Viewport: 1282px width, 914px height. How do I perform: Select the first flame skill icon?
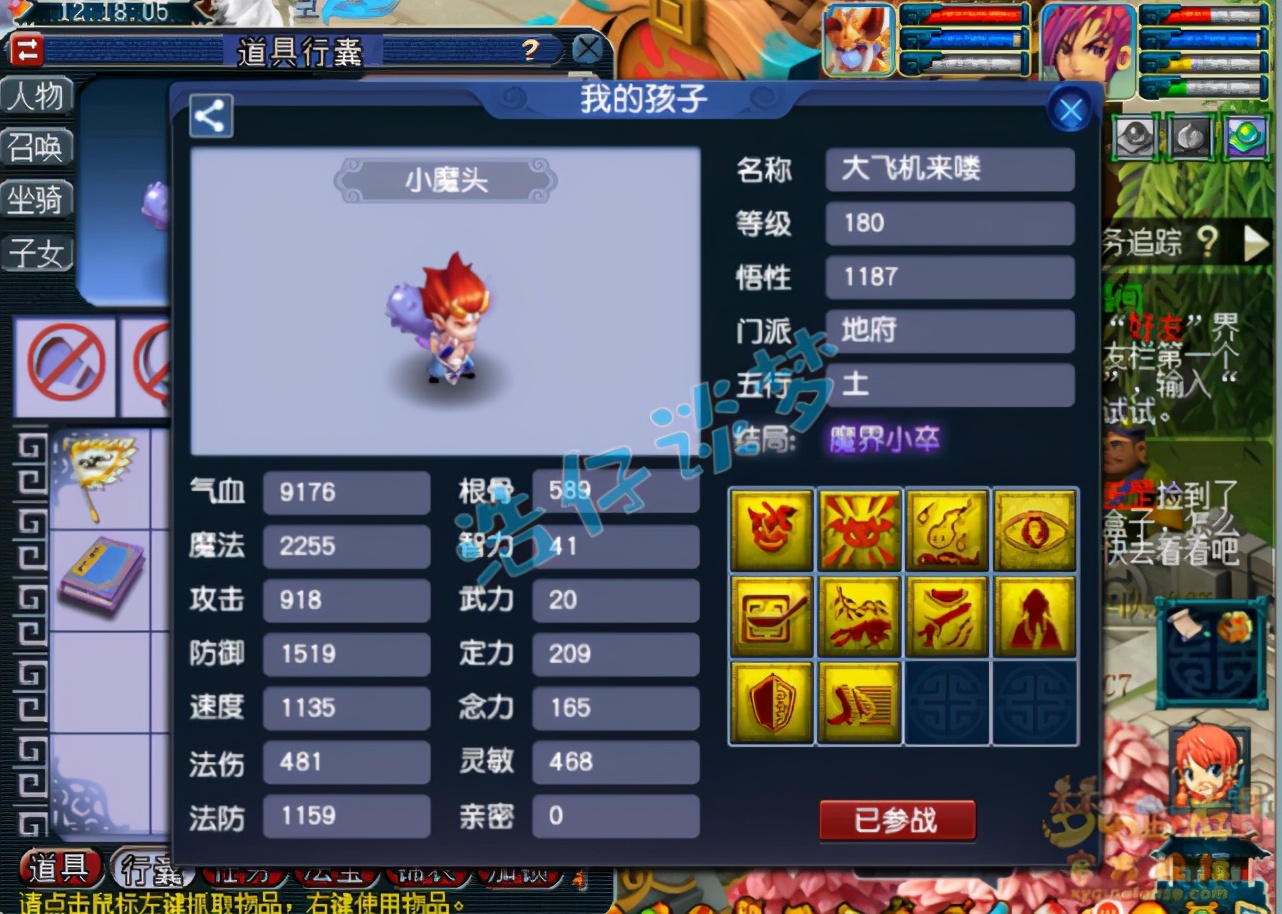770,527
